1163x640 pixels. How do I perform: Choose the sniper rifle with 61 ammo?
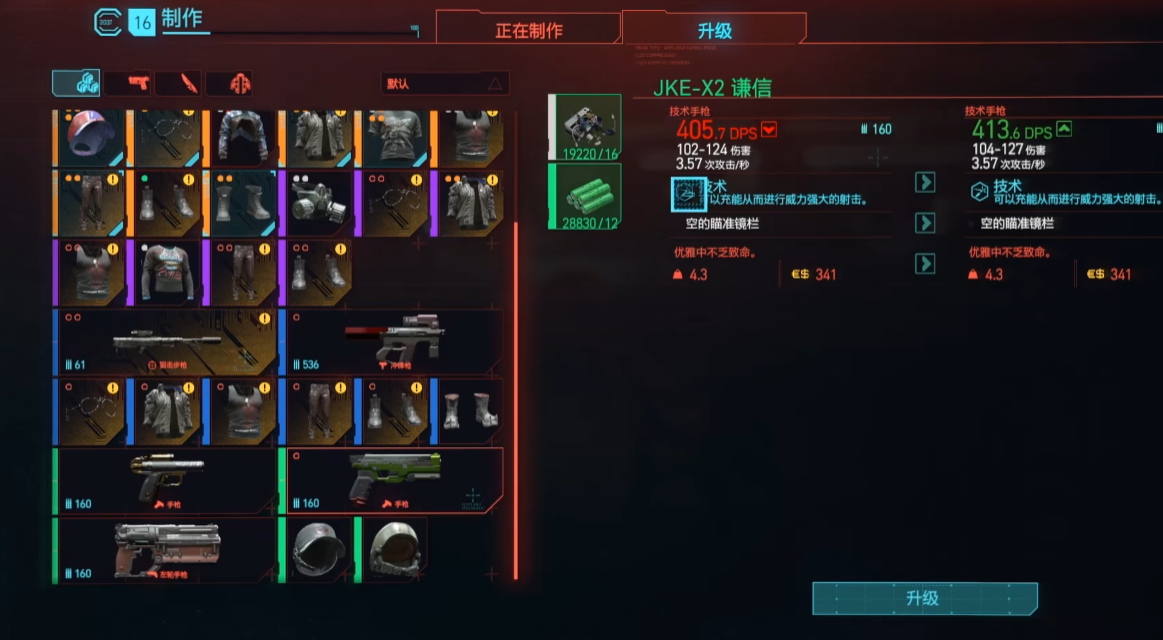[167, 342]
